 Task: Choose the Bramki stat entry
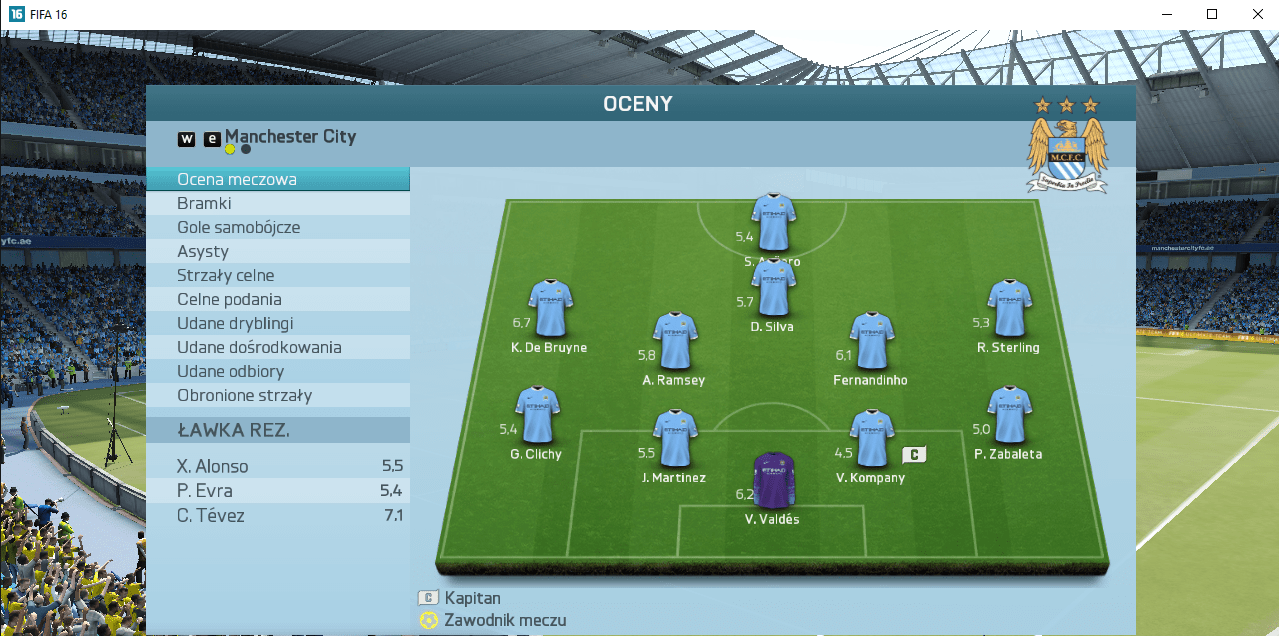tap(277, 204)
